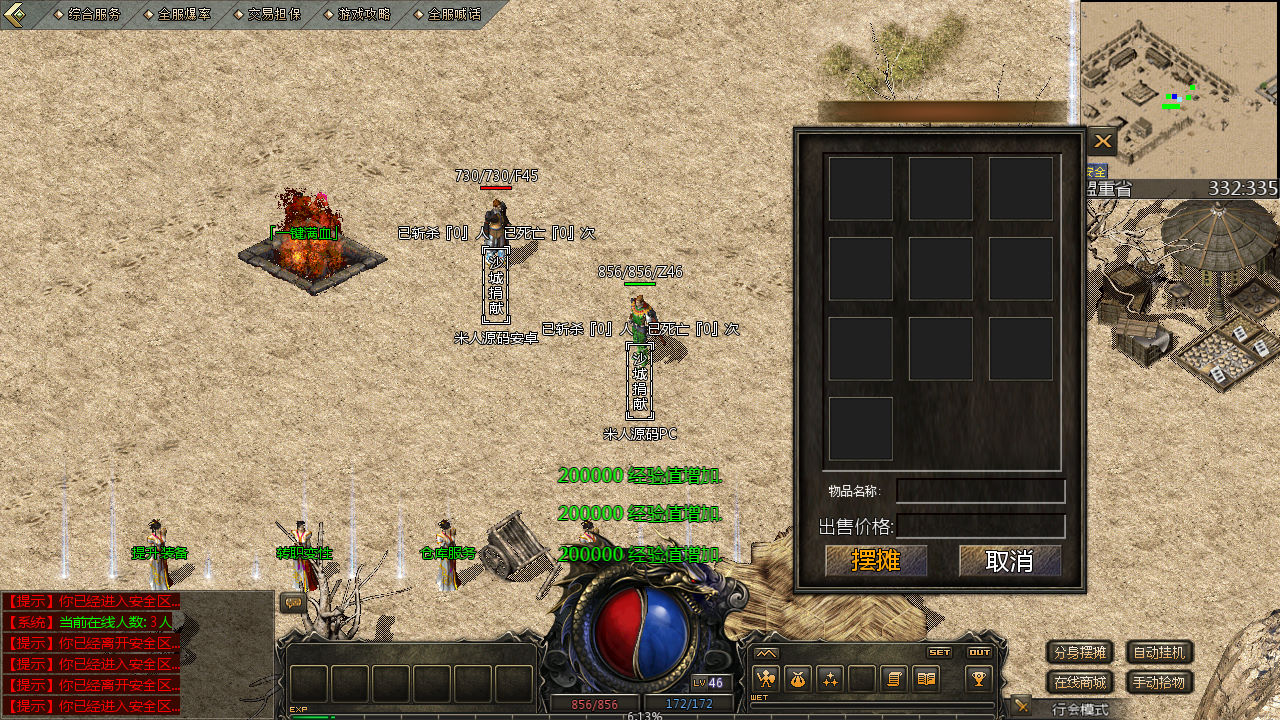Viewport: 1280px width, 720px height.
Task: Open the 综合服务 menu
Action: [x=94, y=15]
